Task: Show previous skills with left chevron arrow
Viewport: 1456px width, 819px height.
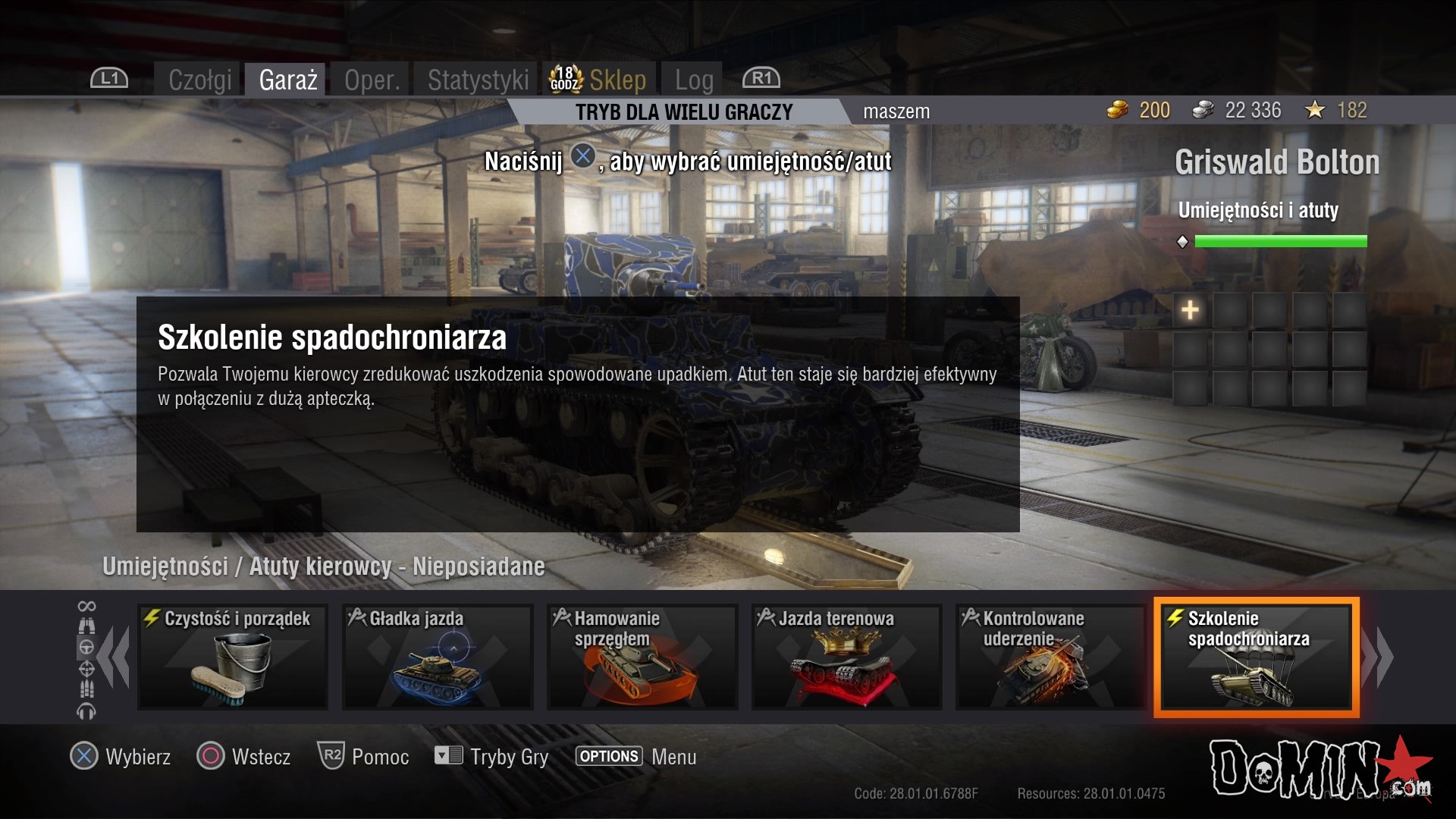Action: (x=114, y=657)
